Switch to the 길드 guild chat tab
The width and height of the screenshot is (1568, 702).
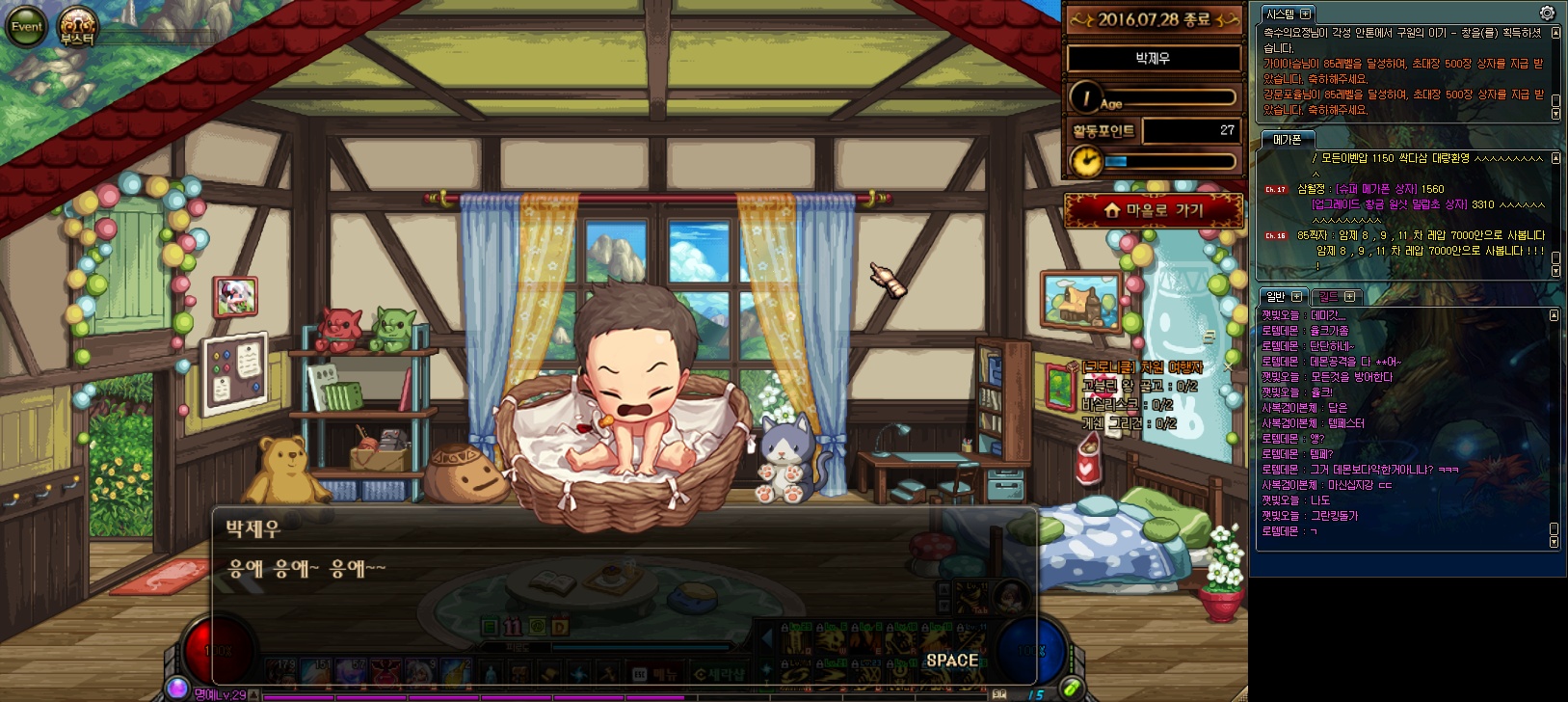pyautogui.click(x=1328, y=297)
